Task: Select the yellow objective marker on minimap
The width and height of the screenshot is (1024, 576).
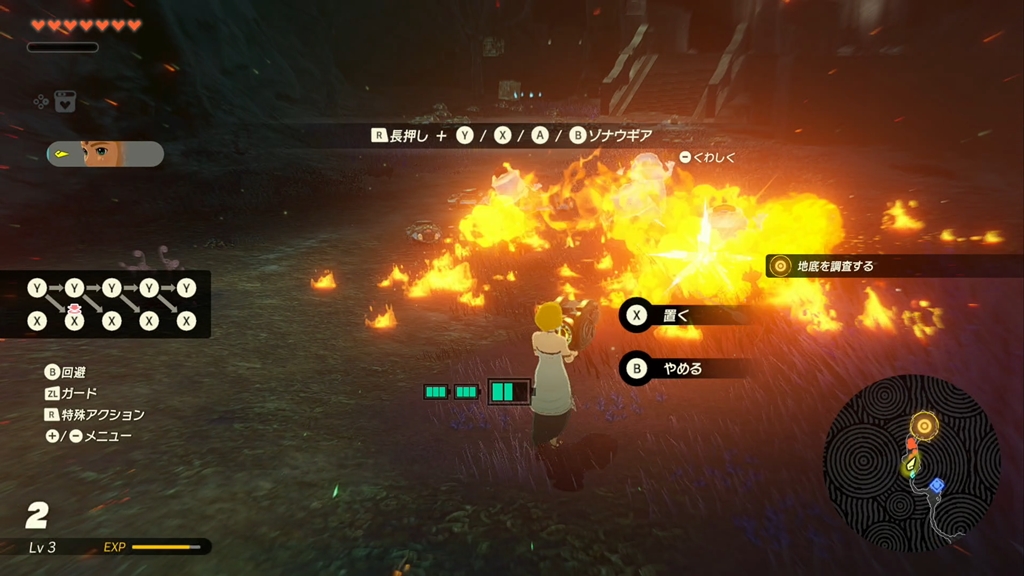Action: [925, 427]
